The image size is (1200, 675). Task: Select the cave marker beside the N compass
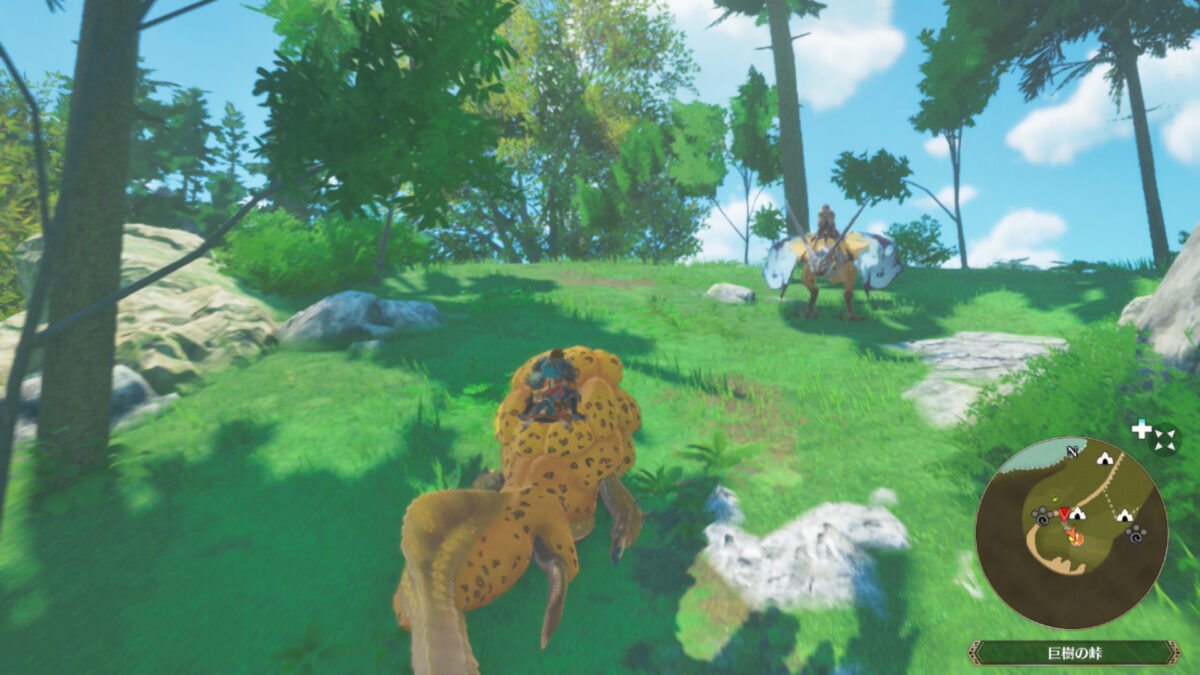(x=1104, y=459)
